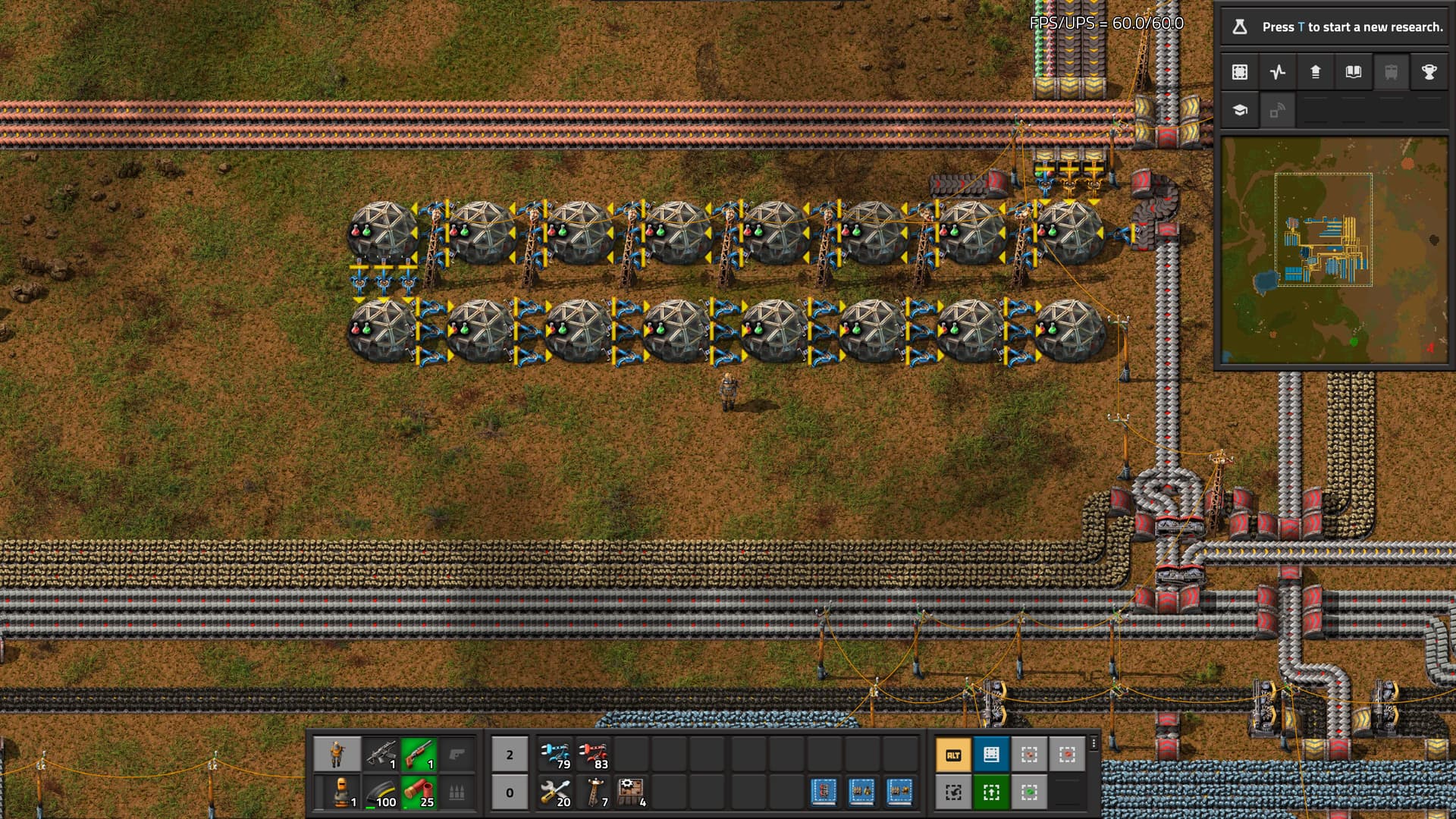Screen dimensions: 1456x819
Task: Show production statistics via the pulse-line icon
Action: (1278, 72)
